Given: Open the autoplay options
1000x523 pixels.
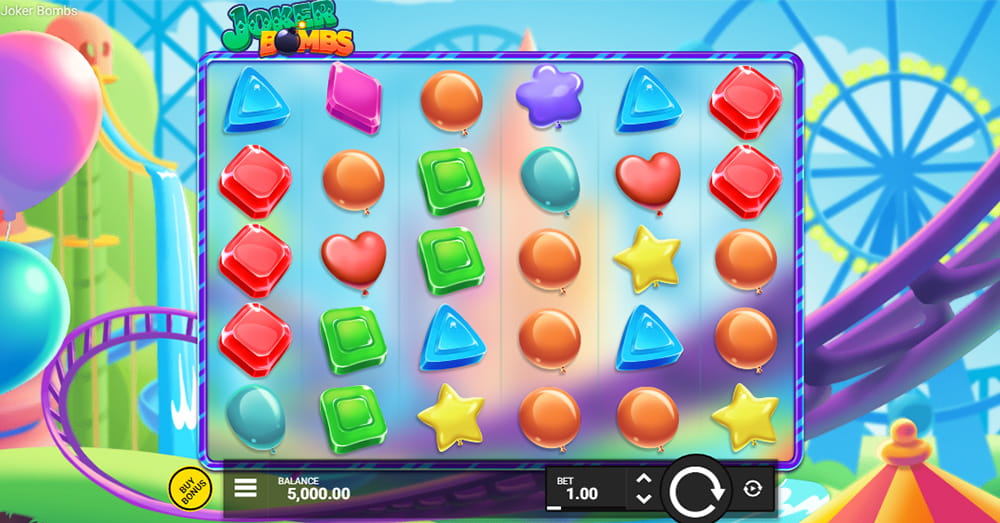Looking at the screenshot, I should (x=753, y=489).
